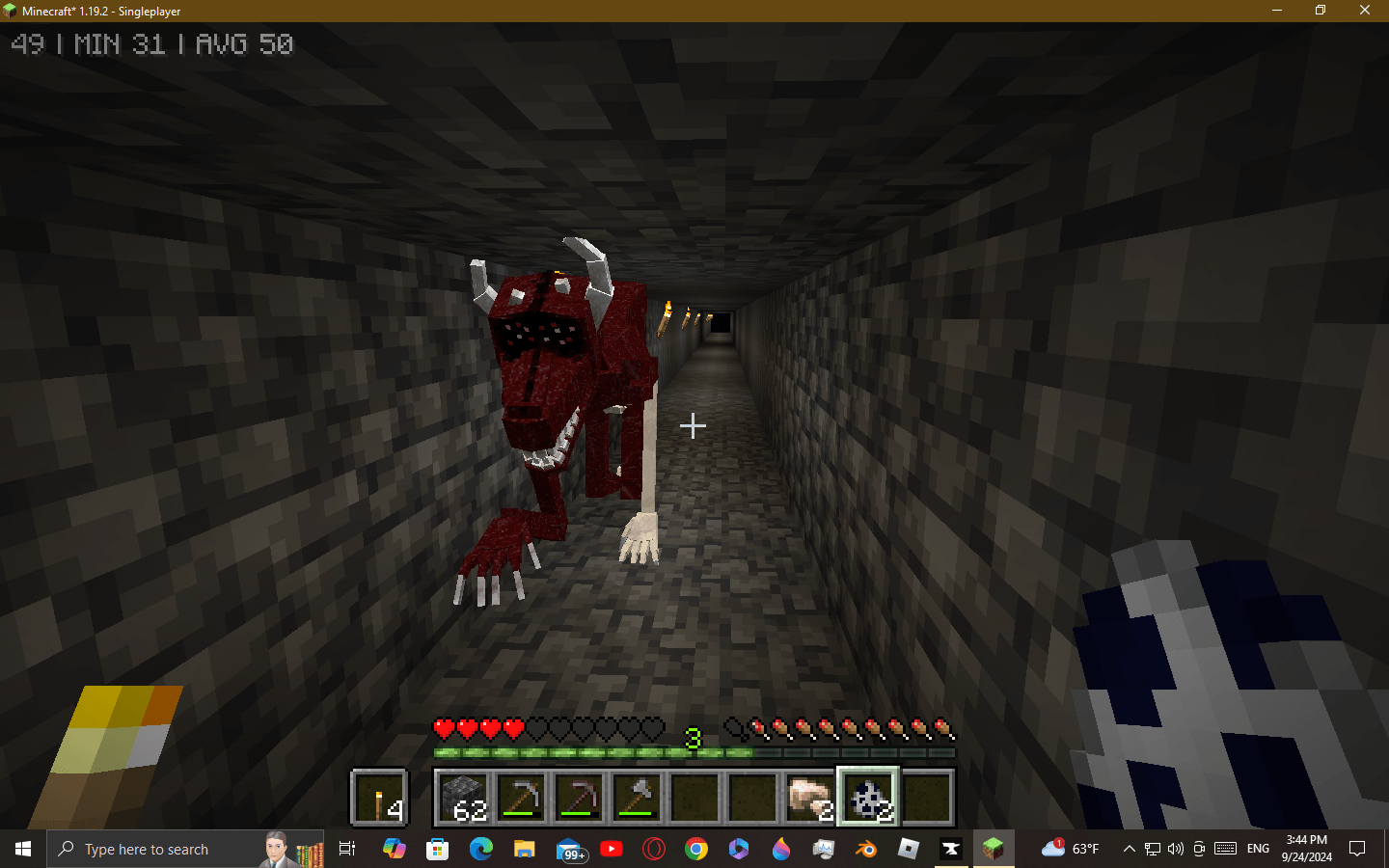The width and height of the screenshot is (1389, 868).
Task: Open the Start menu
Action: pos(21,849)
